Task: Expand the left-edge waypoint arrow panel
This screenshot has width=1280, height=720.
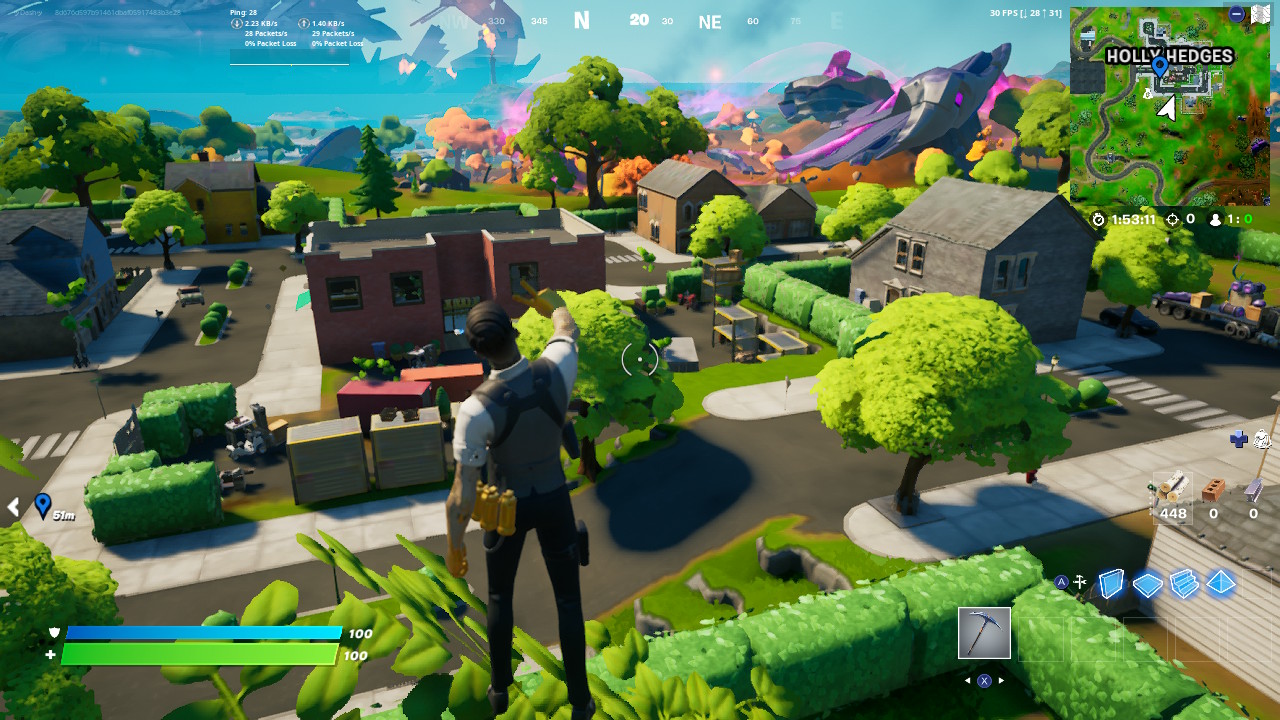Action: pos(14,507)
